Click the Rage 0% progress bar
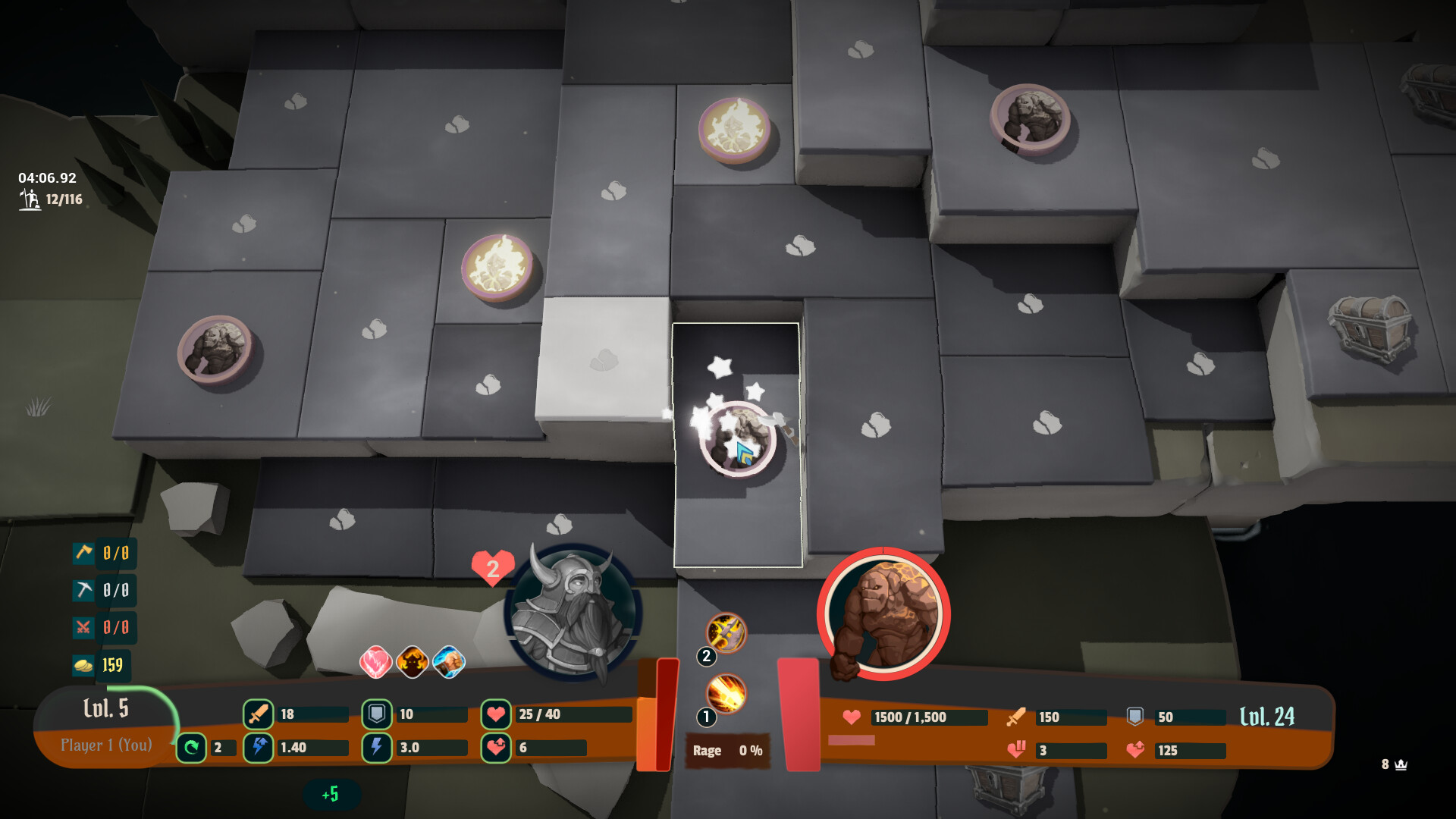Image resolution: width=1456 pixels, height=819 pixels. pyautogui.click(x=726, y=751)
